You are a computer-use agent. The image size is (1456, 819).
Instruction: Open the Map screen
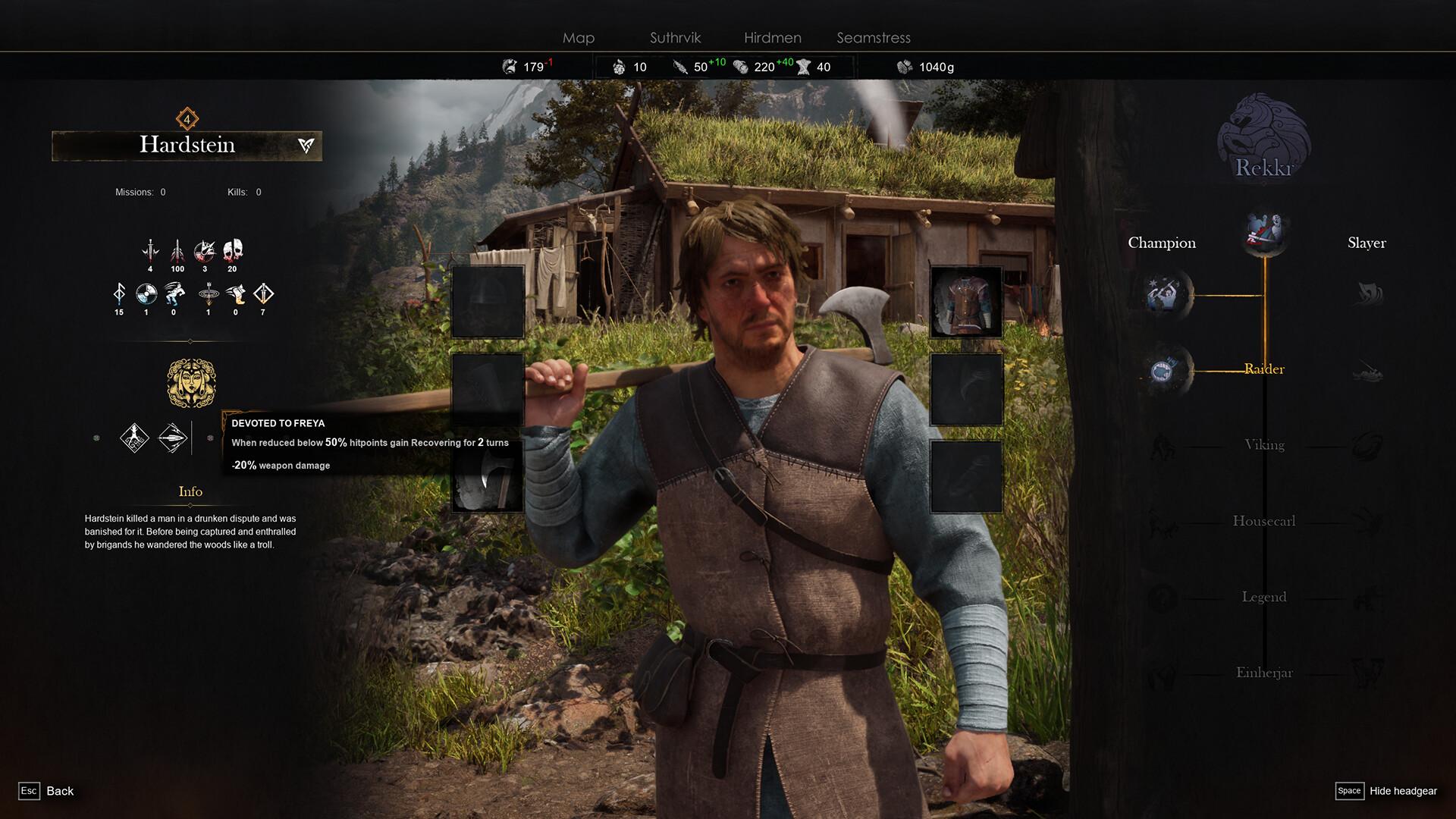578,38
